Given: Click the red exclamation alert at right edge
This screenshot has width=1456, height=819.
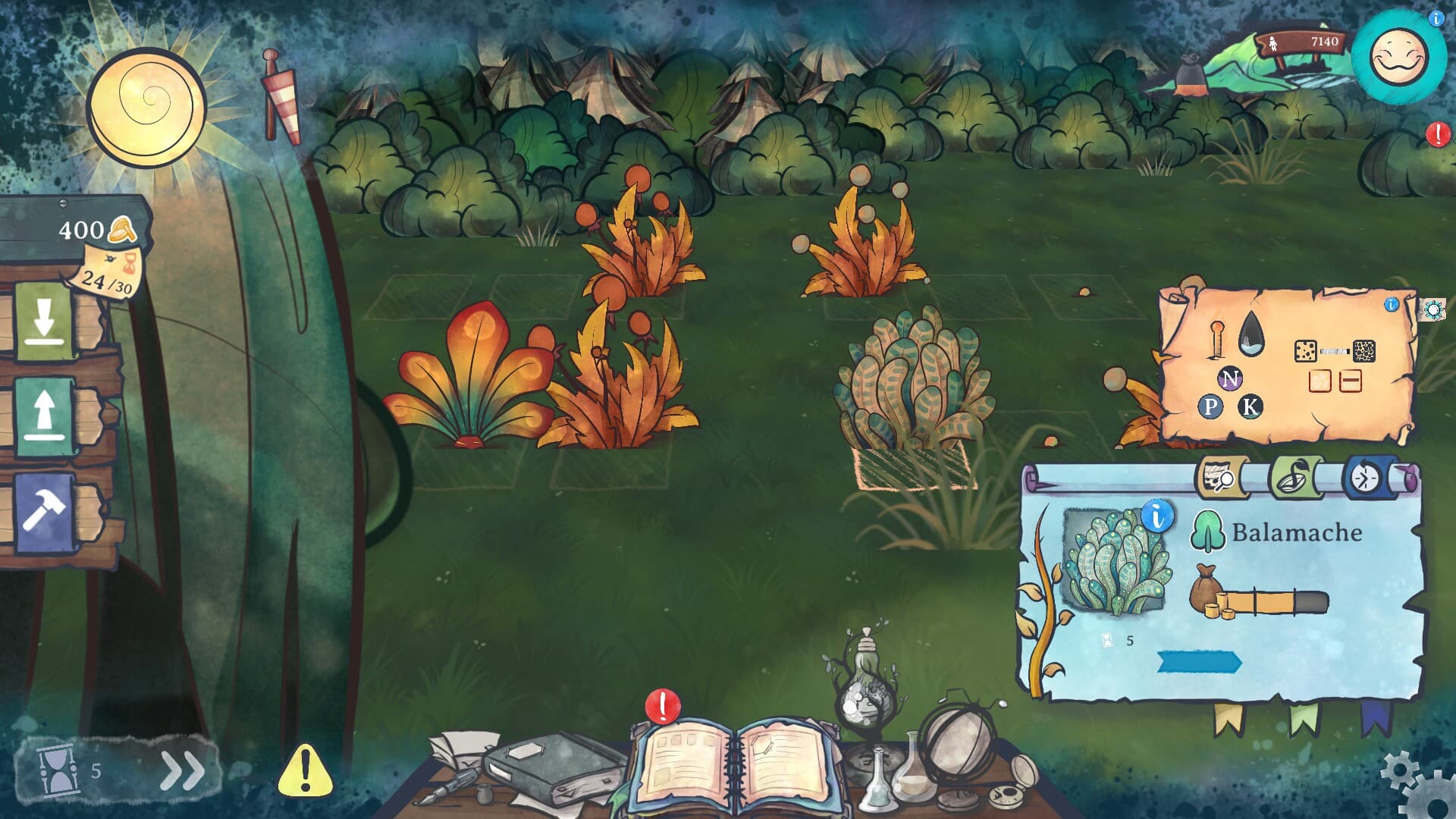Looking at the screenshot, I should (1437, 134).
